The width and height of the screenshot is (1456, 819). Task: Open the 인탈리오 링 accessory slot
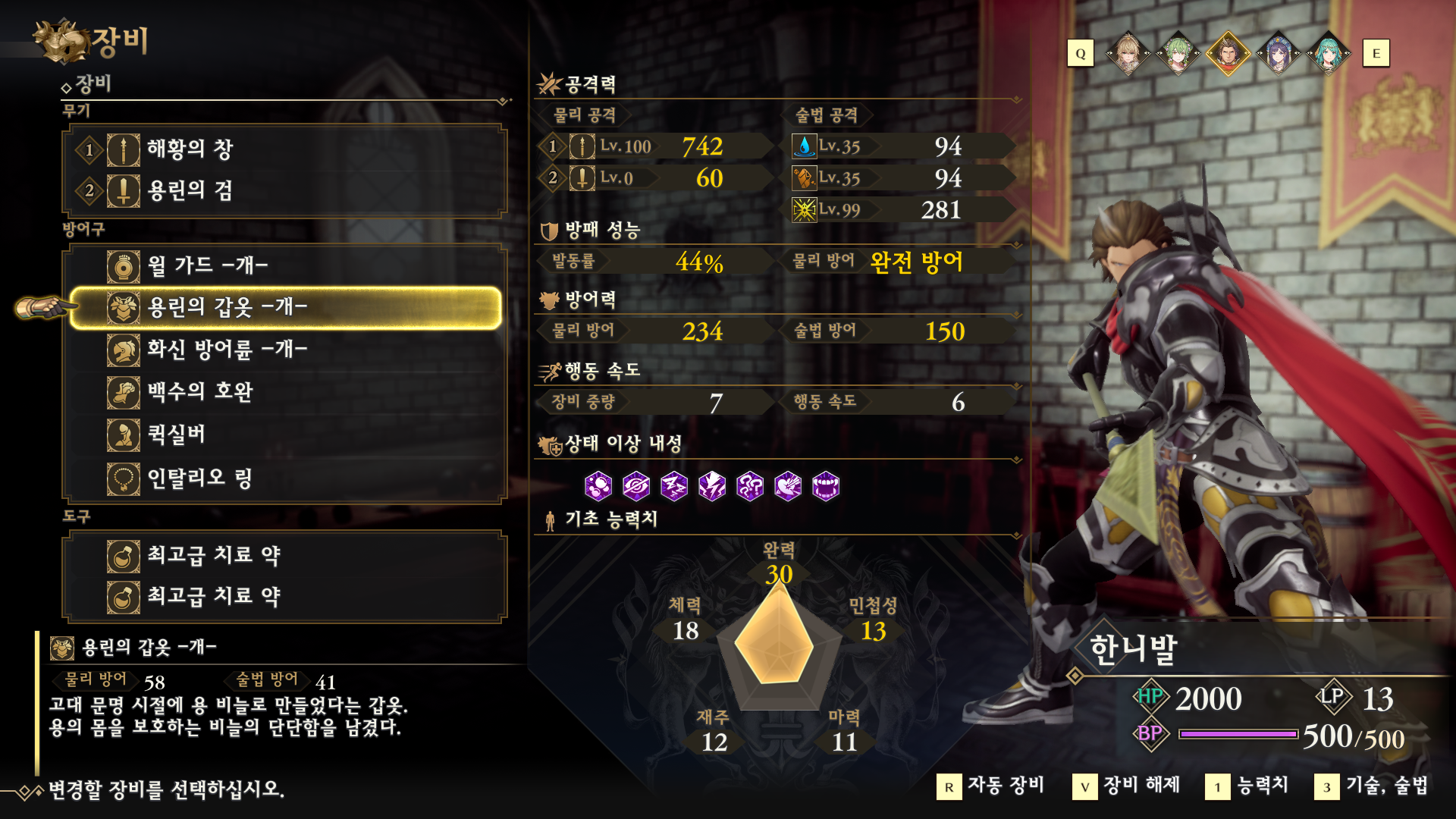pyautogui.click(x=284, y=479)
